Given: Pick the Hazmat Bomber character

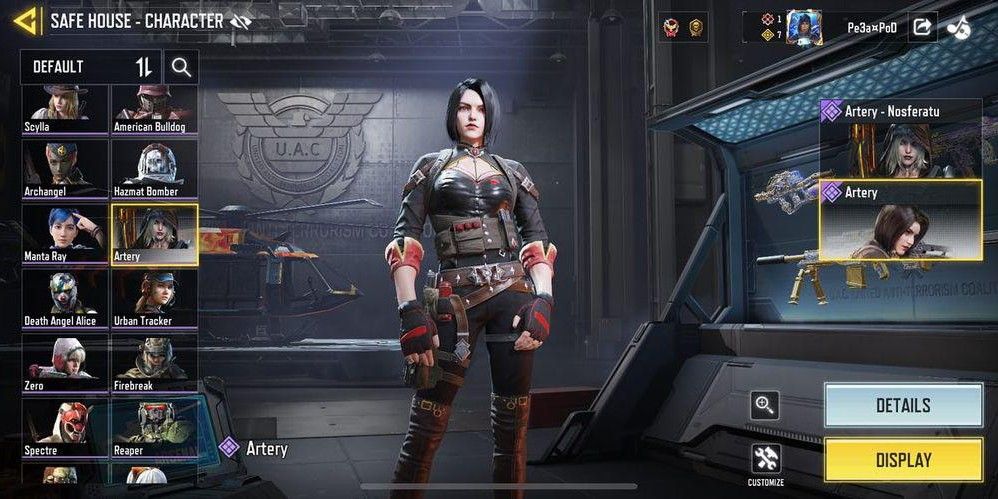Looking at the screenshot, I should point(155,169).
